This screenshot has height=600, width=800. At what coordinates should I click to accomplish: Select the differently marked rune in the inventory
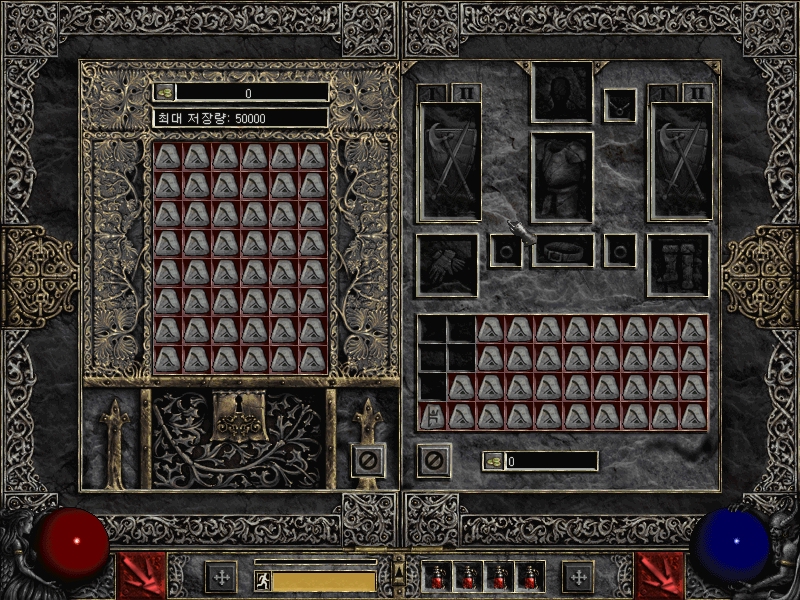(x=432, y=415)
